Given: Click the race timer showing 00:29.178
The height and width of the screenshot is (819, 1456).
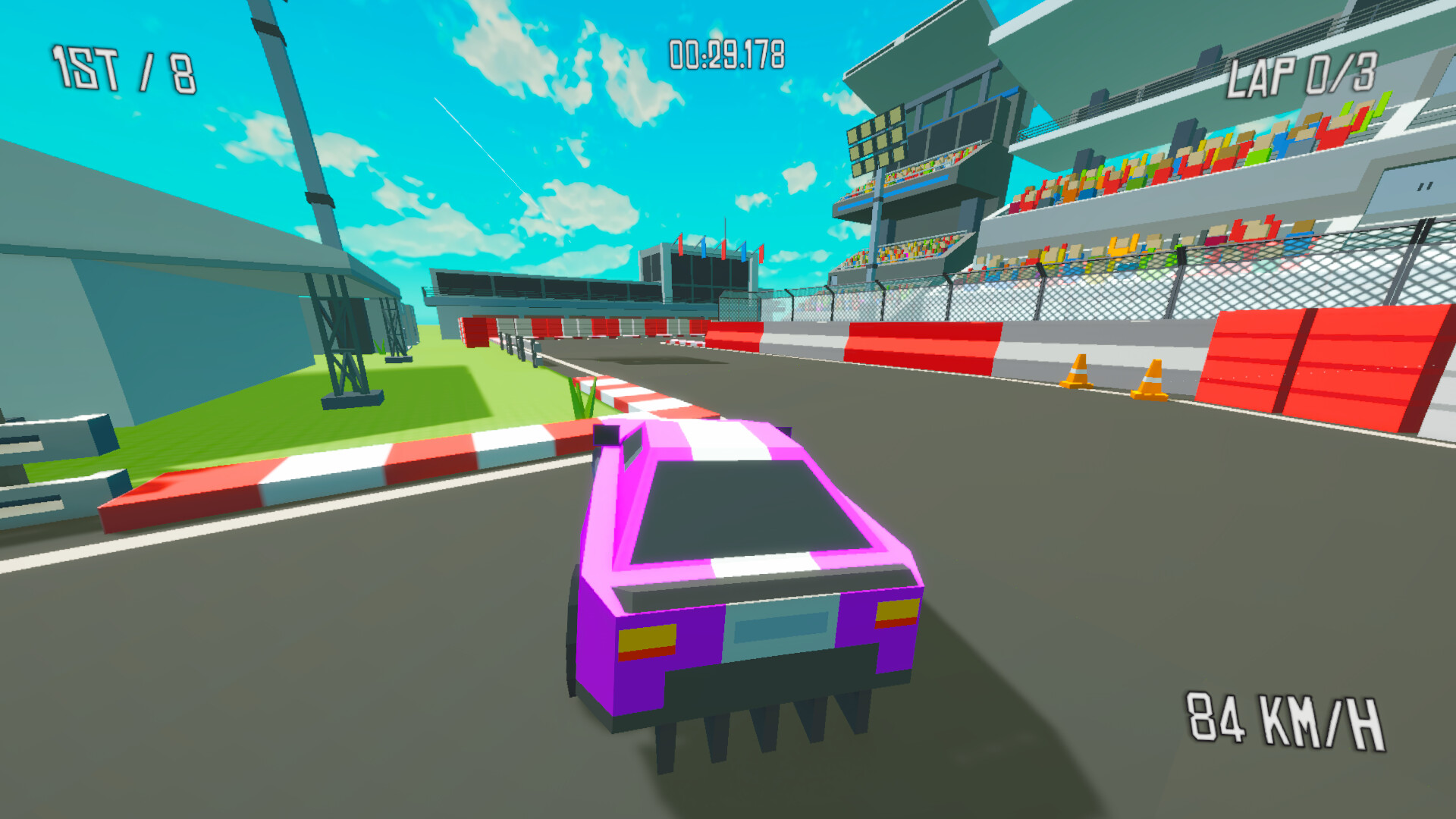Looking at the screenshot, I should tap(726, 53).
